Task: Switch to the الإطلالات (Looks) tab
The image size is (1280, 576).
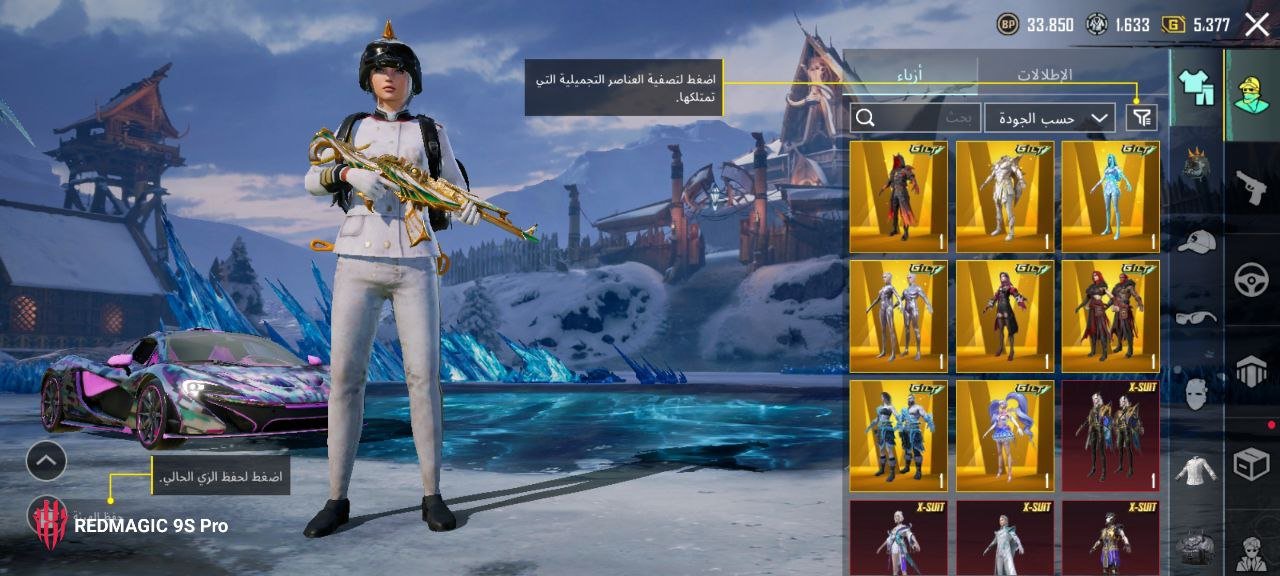Action: pyautogui.click(x=1044, y=75)
